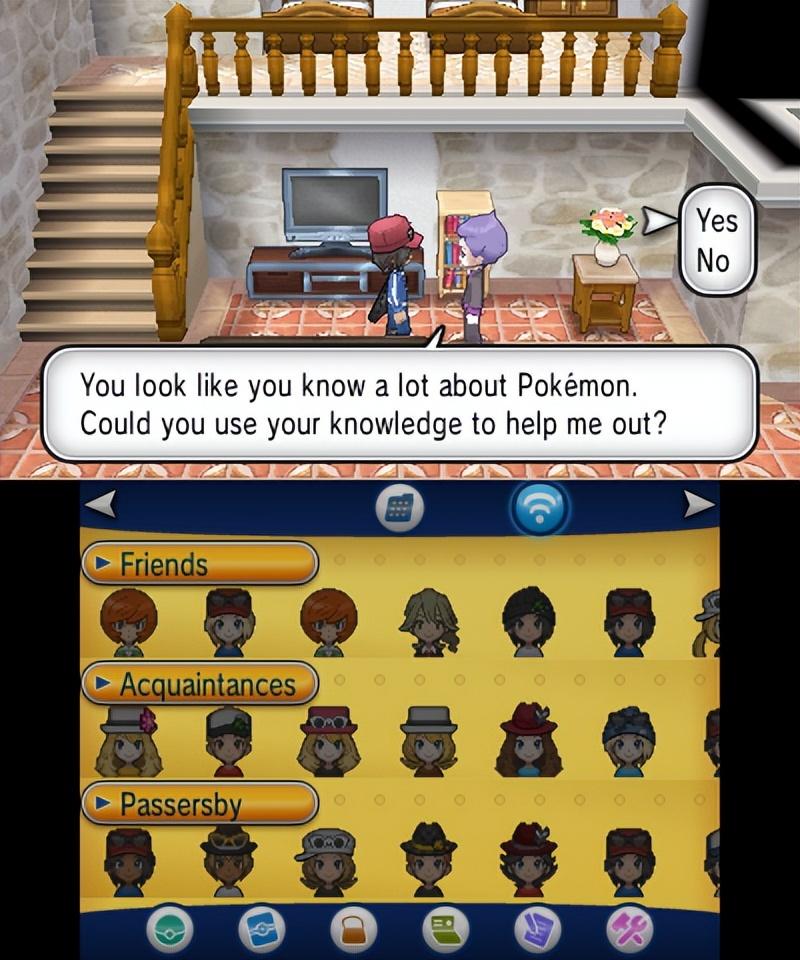Open the PSS menu grid icon

point(397,510)
